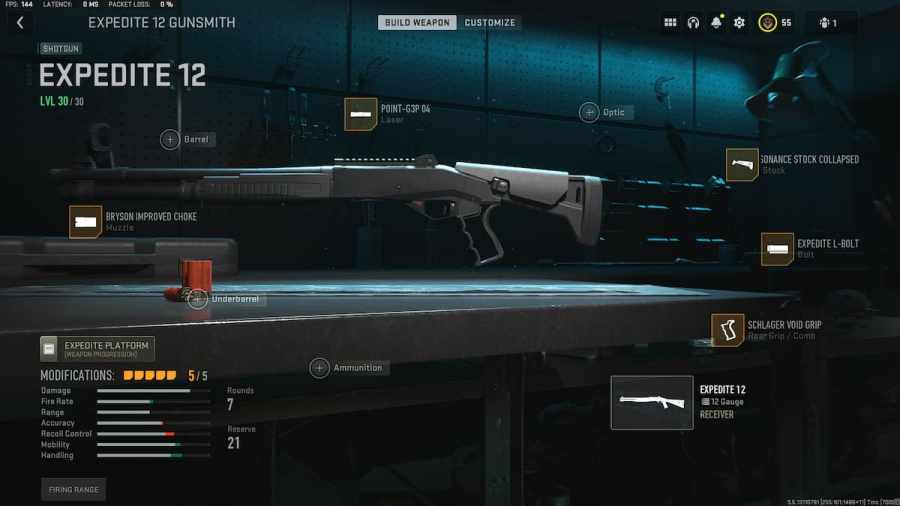Viewport: 900px width, 506px height.
Task: Click the headset voice channel icon
Action: point(693,23)
